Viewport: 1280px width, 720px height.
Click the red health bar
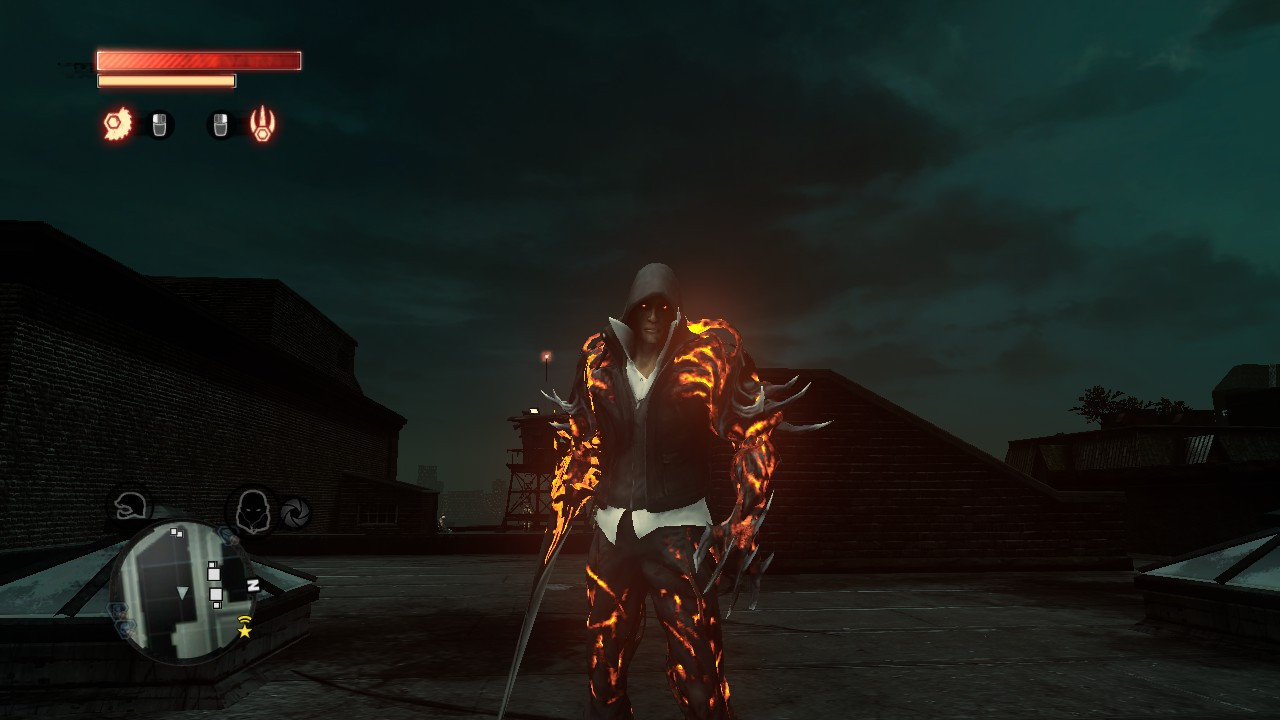(x=198, y=61)
